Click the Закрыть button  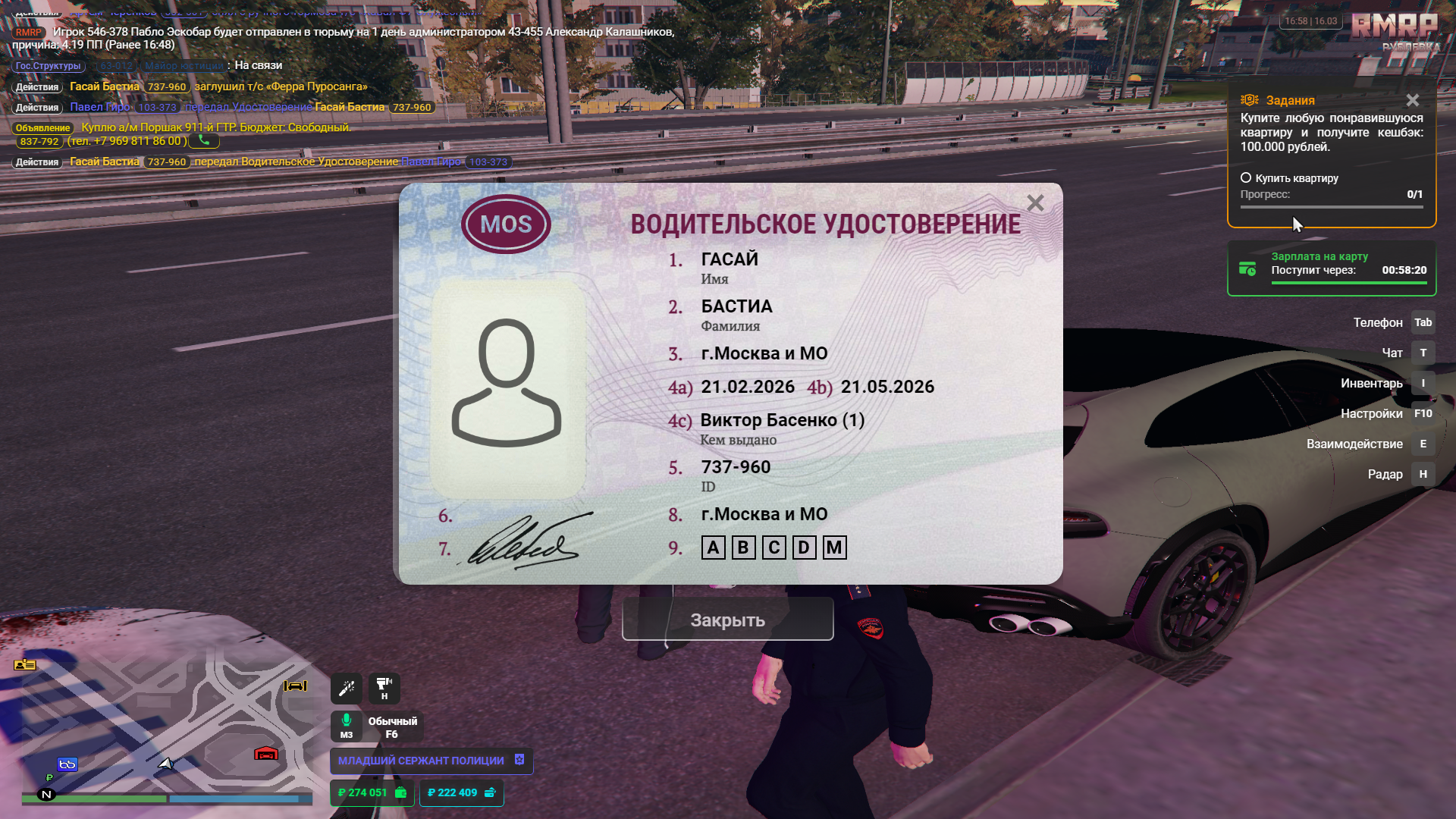pos(727,620)
